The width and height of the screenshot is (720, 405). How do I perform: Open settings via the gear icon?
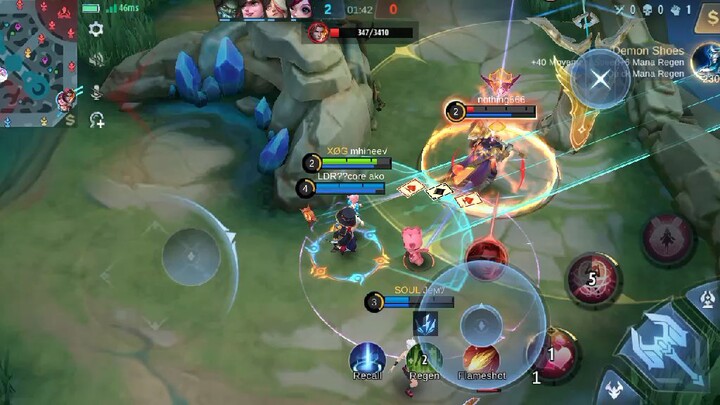(x=96, y=29)
